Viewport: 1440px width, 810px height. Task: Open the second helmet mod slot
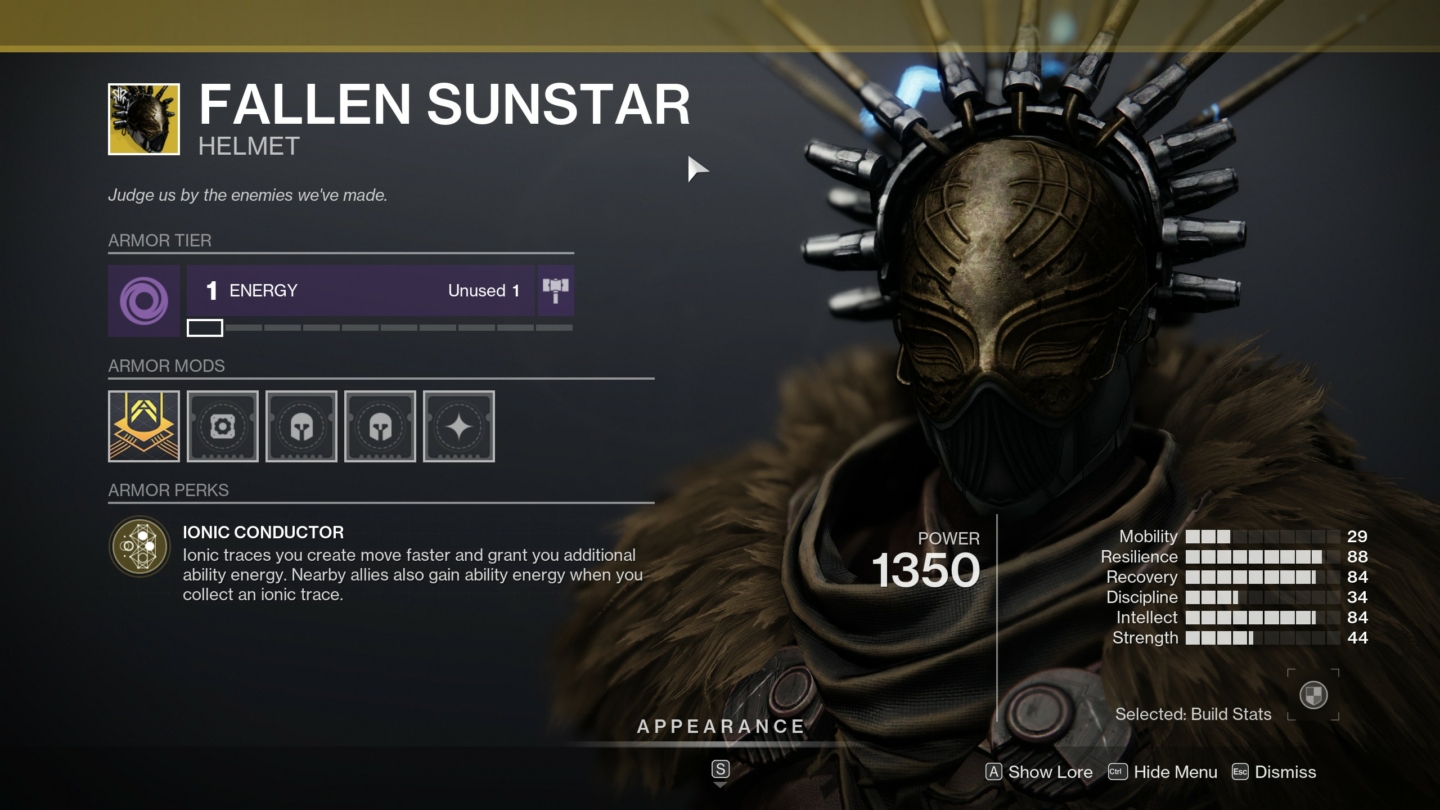[222, 425]
